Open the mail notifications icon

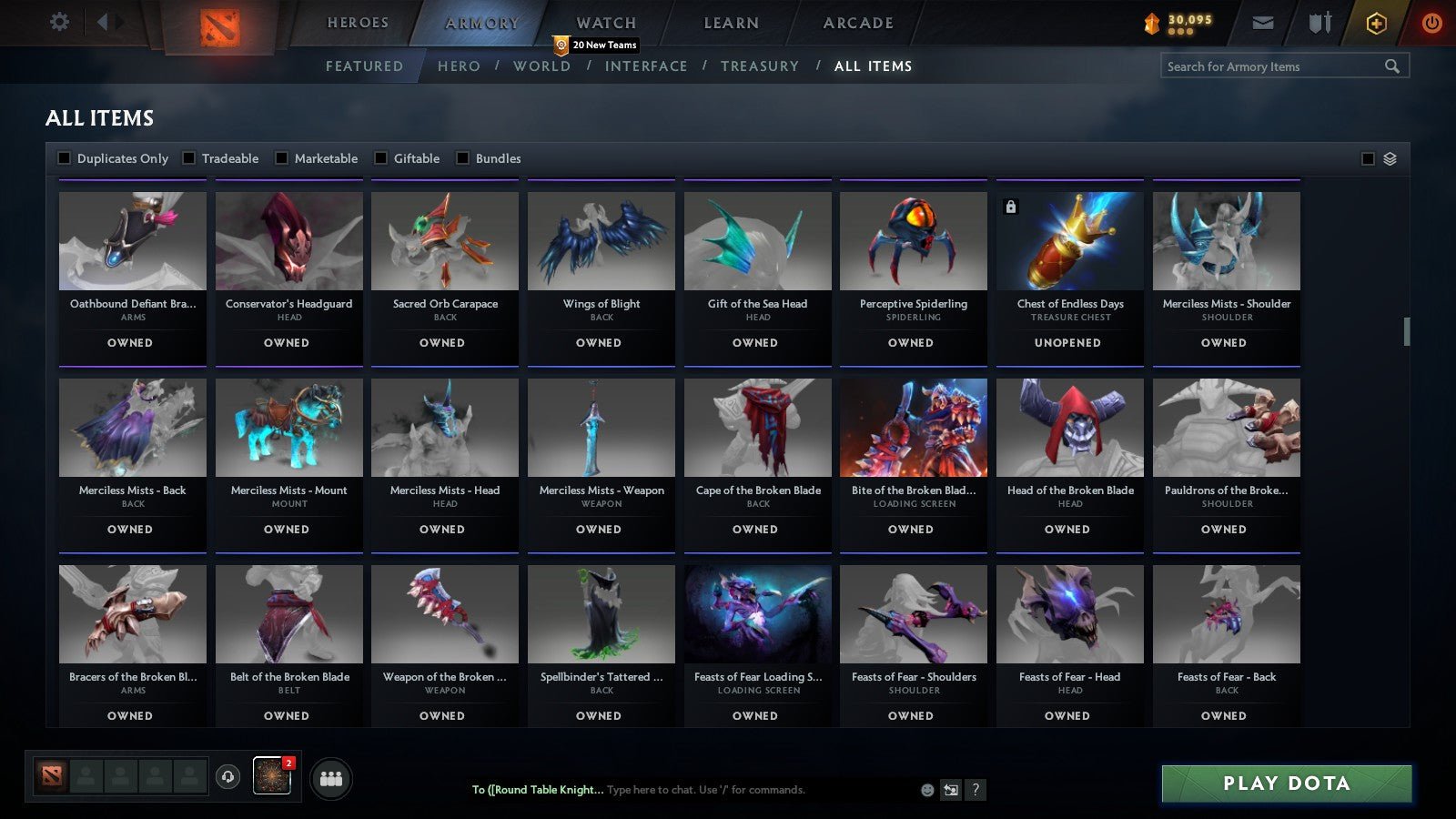1263,24
